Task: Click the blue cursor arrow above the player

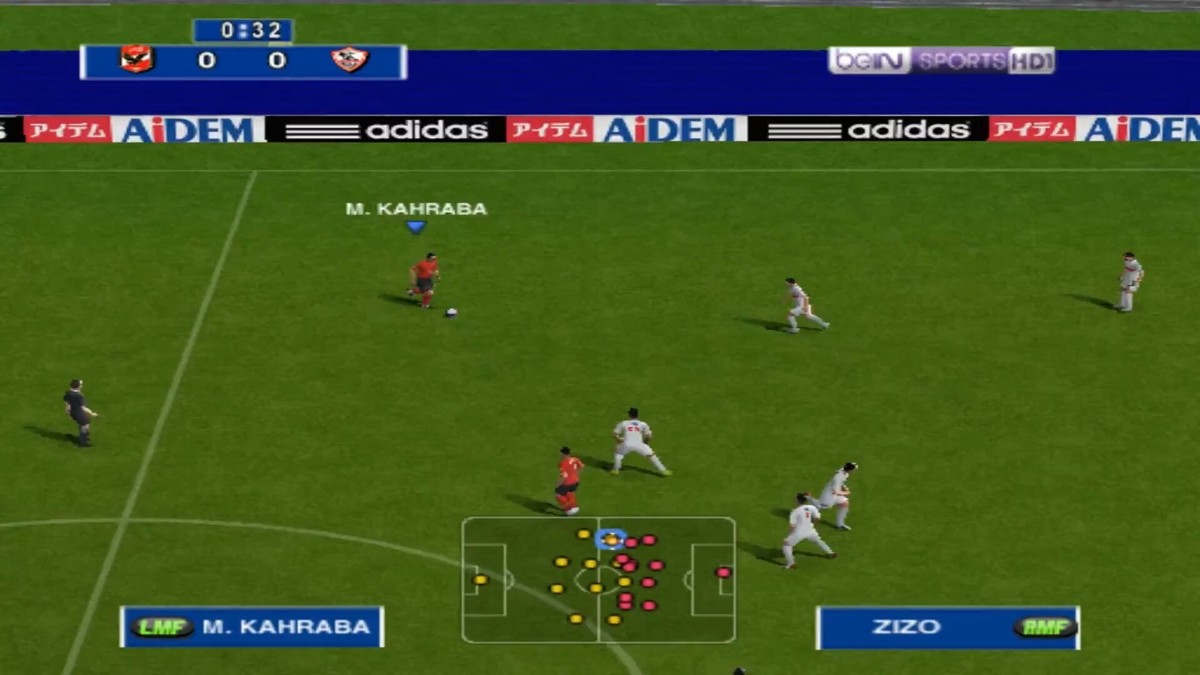Action: pos(416,228)
